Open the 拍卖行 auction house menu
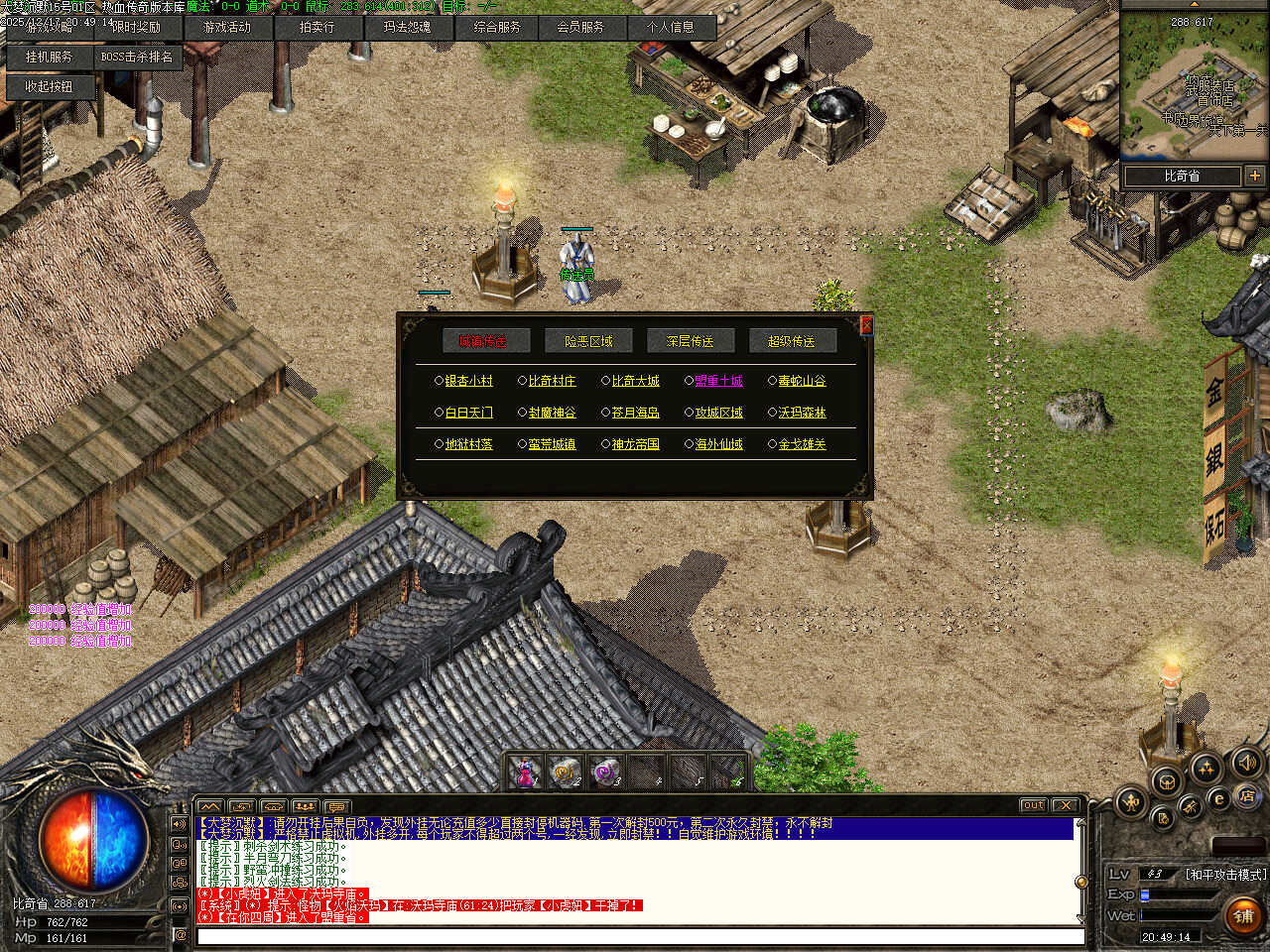Viewport: 1270px width, 952px height. [317, 28]
